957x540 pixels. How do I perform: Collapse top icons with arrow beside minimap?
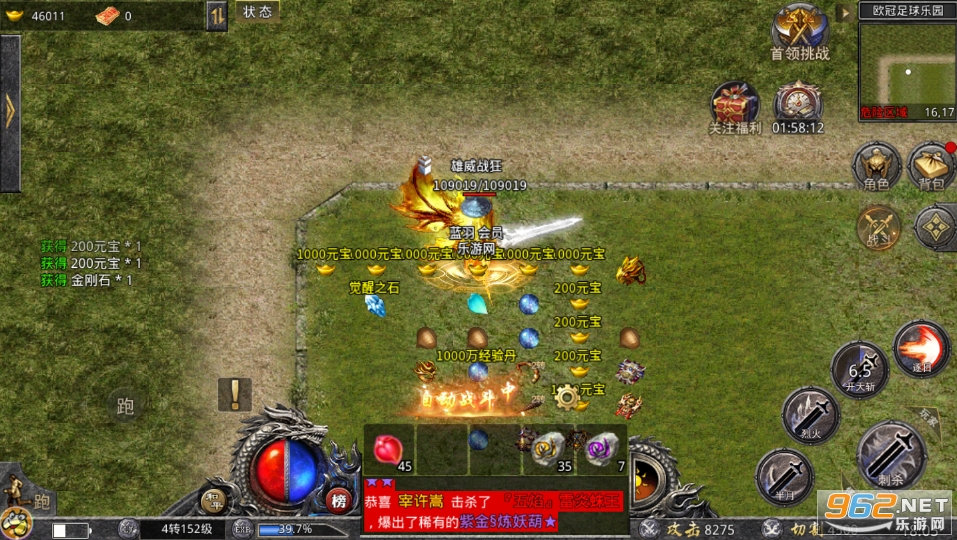point(845,12)
